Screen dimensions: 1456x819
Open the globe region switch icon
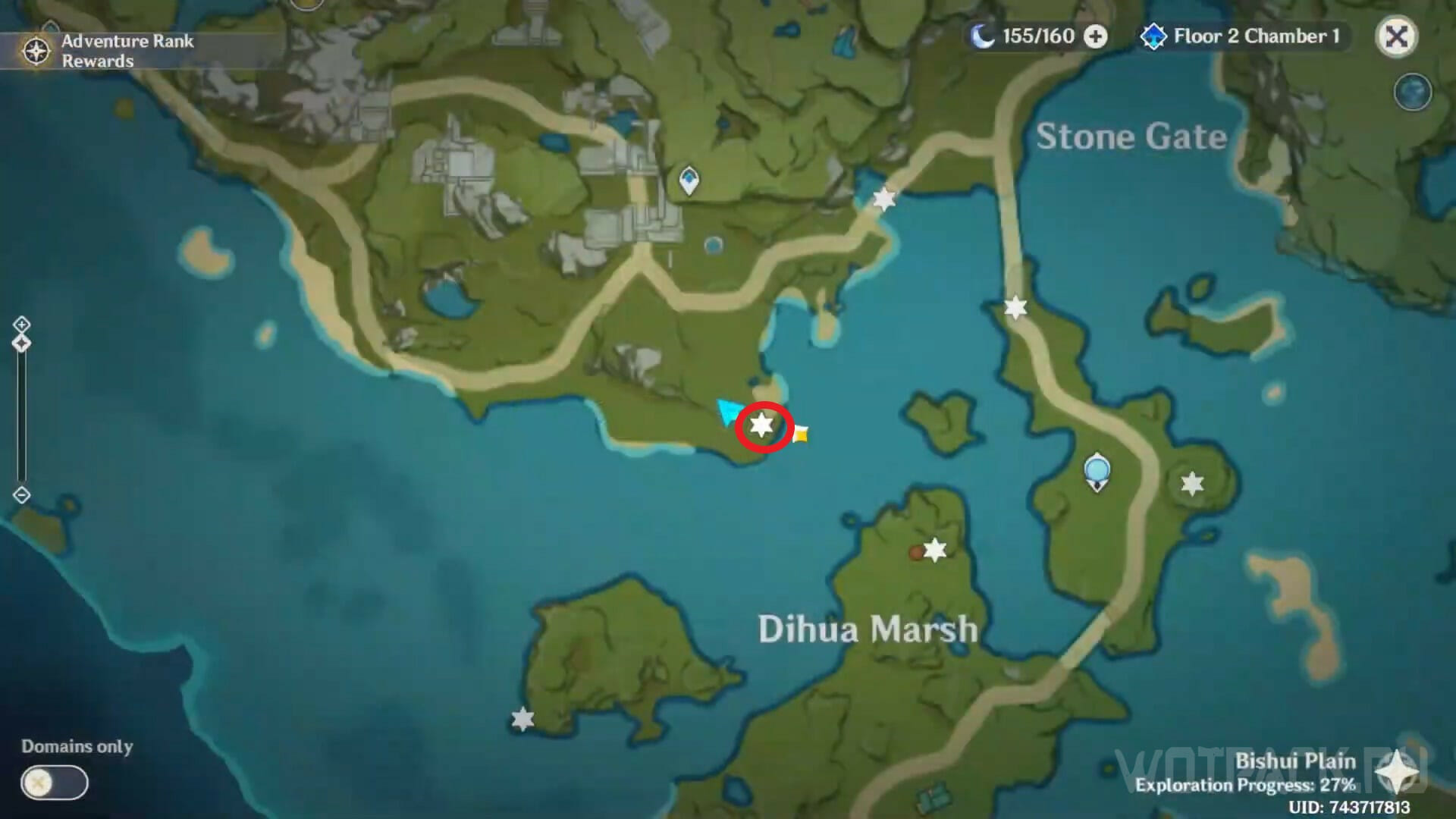pos(1412,93)
